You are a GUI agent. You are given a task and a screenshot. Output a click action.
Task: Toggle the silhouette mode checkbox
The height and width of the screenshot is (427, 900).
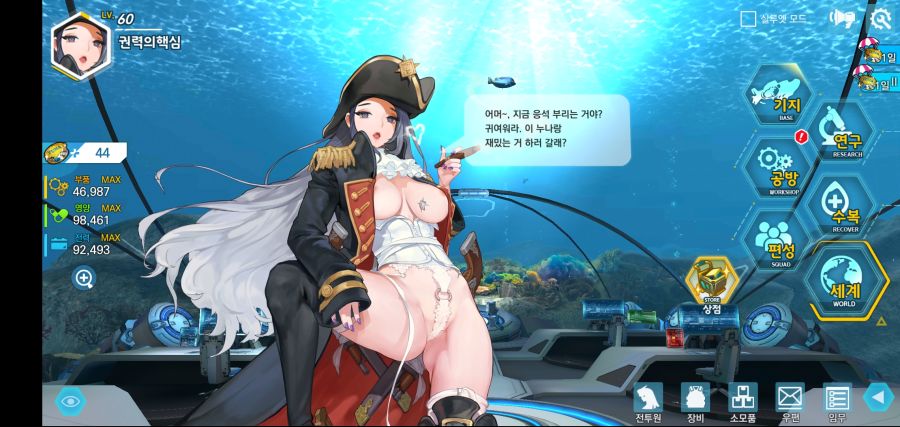click(747, 18)
